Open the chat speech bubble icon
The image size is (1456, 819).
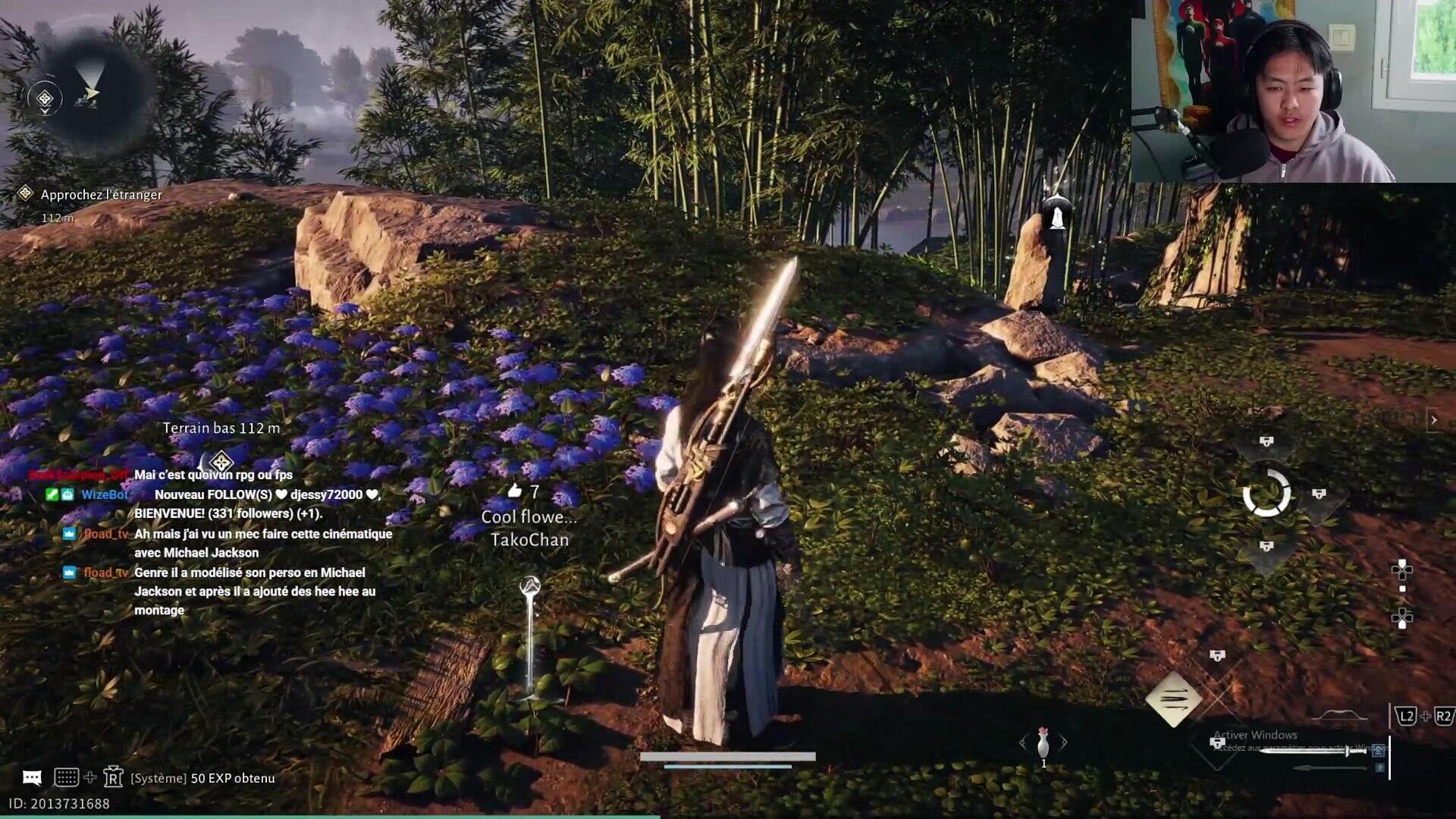[x=32, y=777]
